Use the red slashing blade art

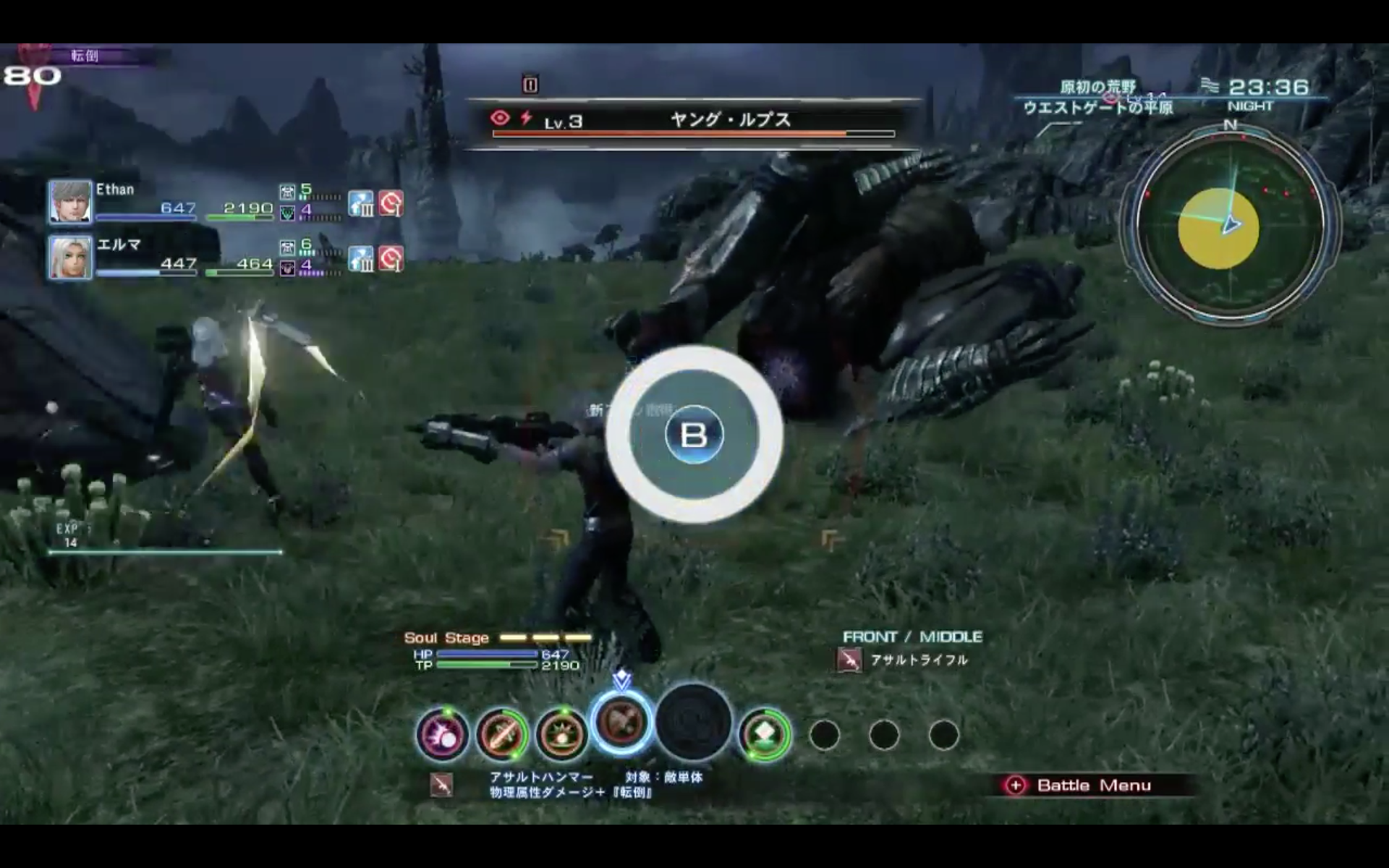click(x=501, y=735)
